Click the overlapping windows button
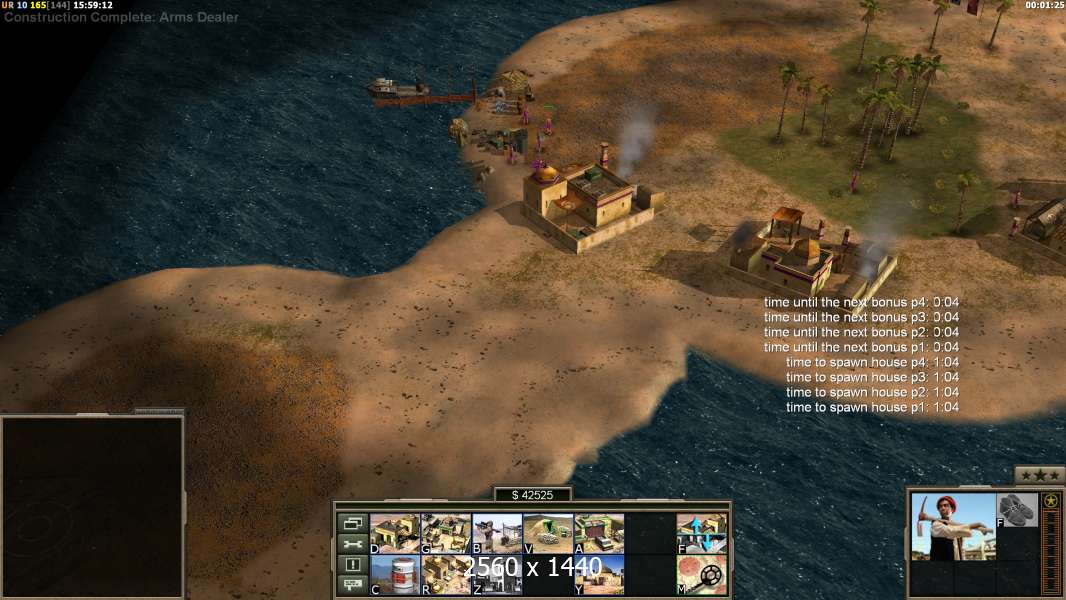Viewport: 1066px width, 600px height. pyautogui.click(x=352, y=523)
